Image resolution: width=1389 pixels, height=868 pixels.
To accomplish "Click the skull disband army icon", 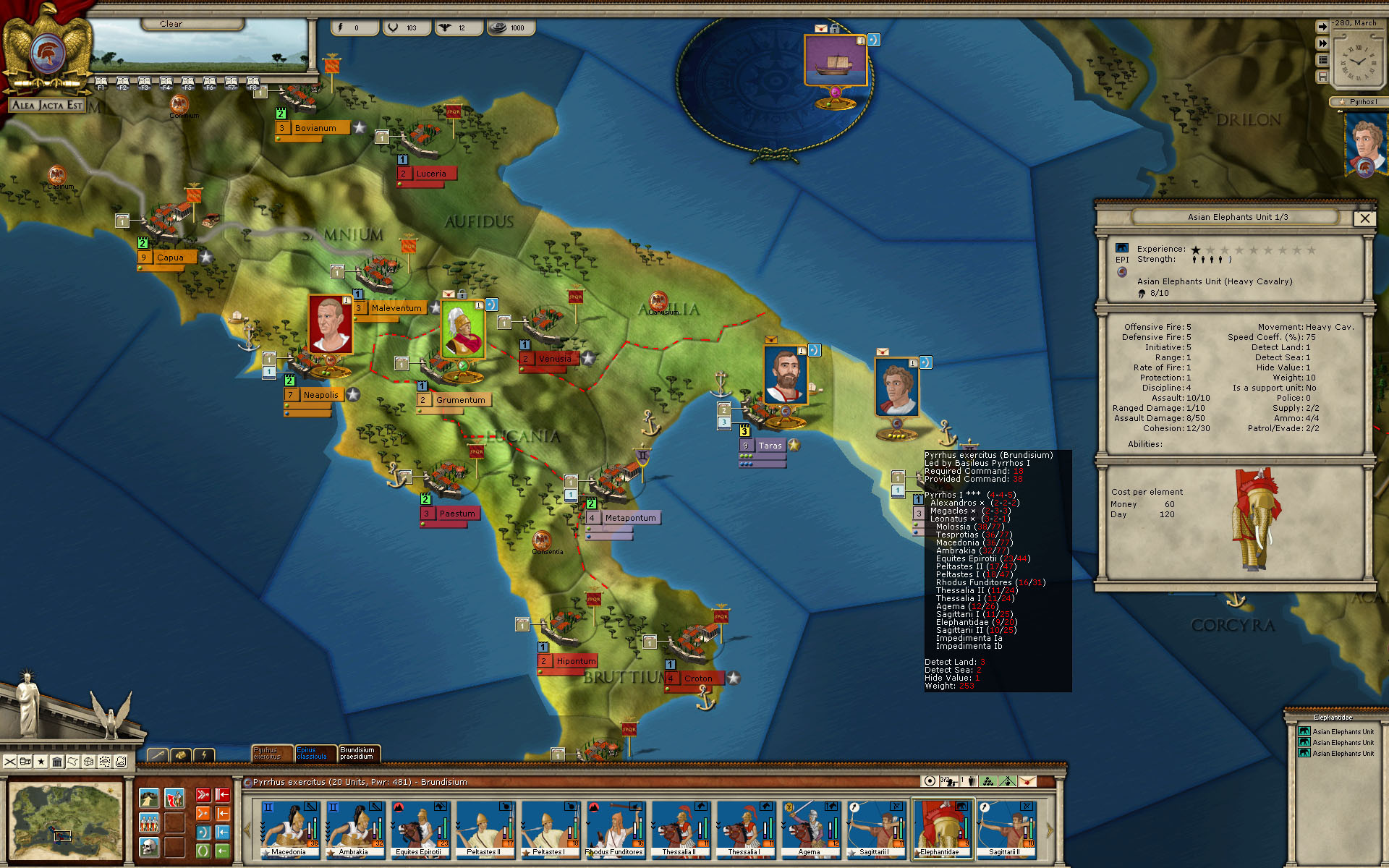I will (x=149, y=846).
